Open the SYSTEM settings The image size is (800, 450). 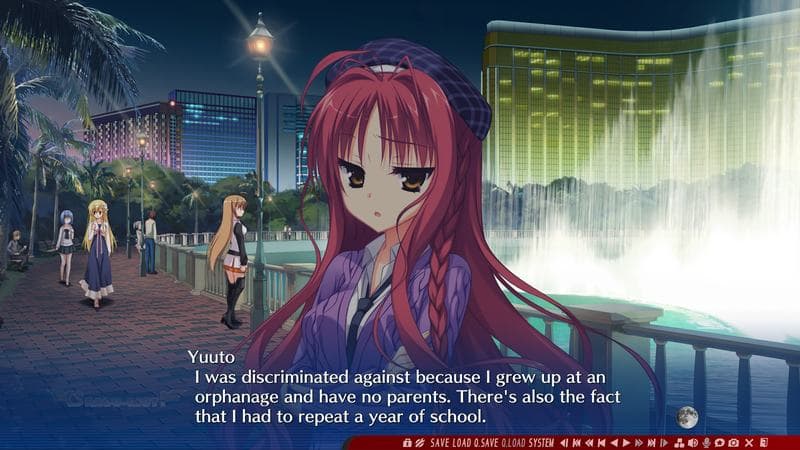pyautogui.click(x=541, y=442)
